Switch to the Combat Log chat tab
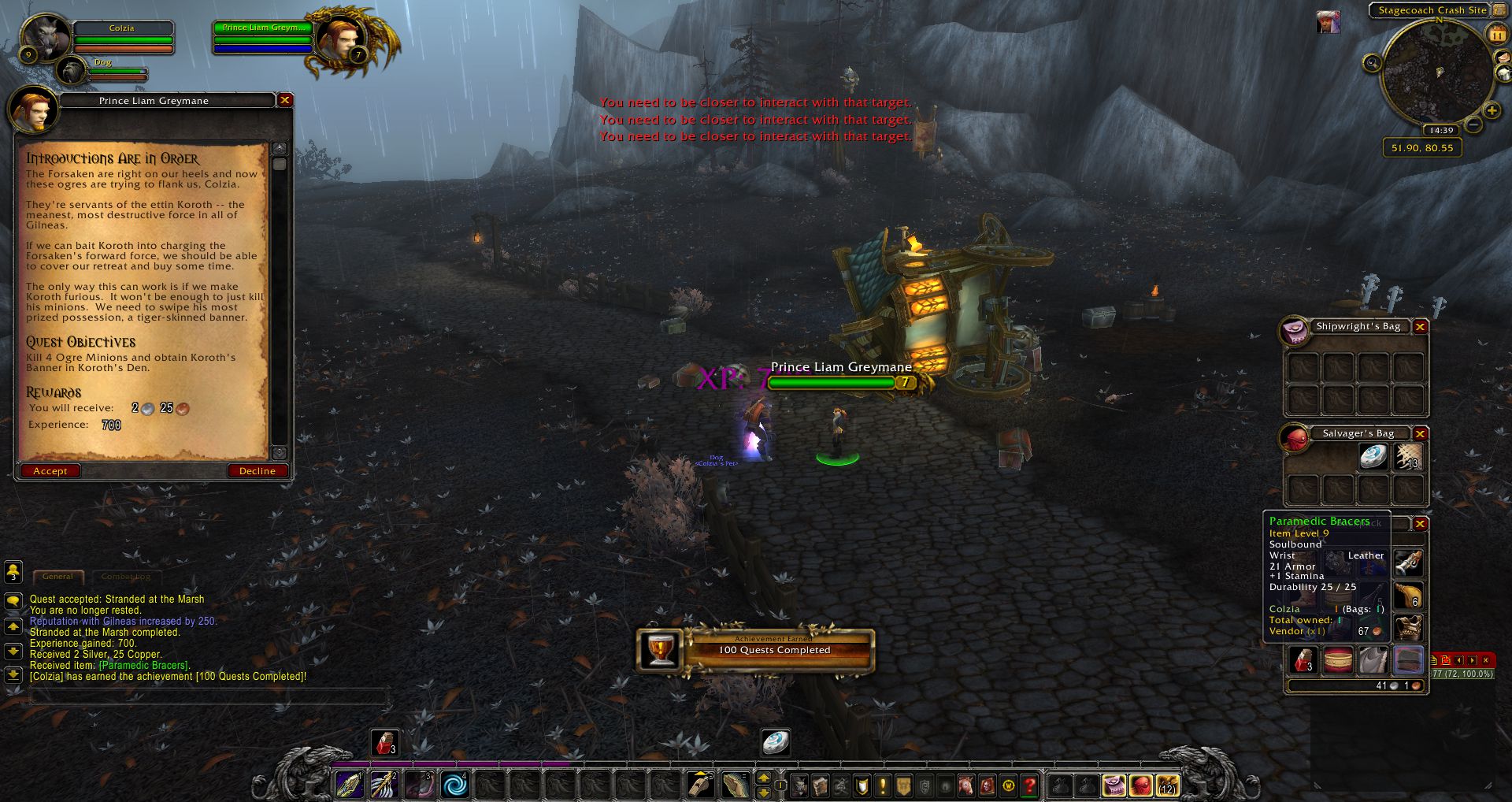Image resolution: width=1512 pixels, height=802 pixels. pyautogui.click(x=125, y=577)
